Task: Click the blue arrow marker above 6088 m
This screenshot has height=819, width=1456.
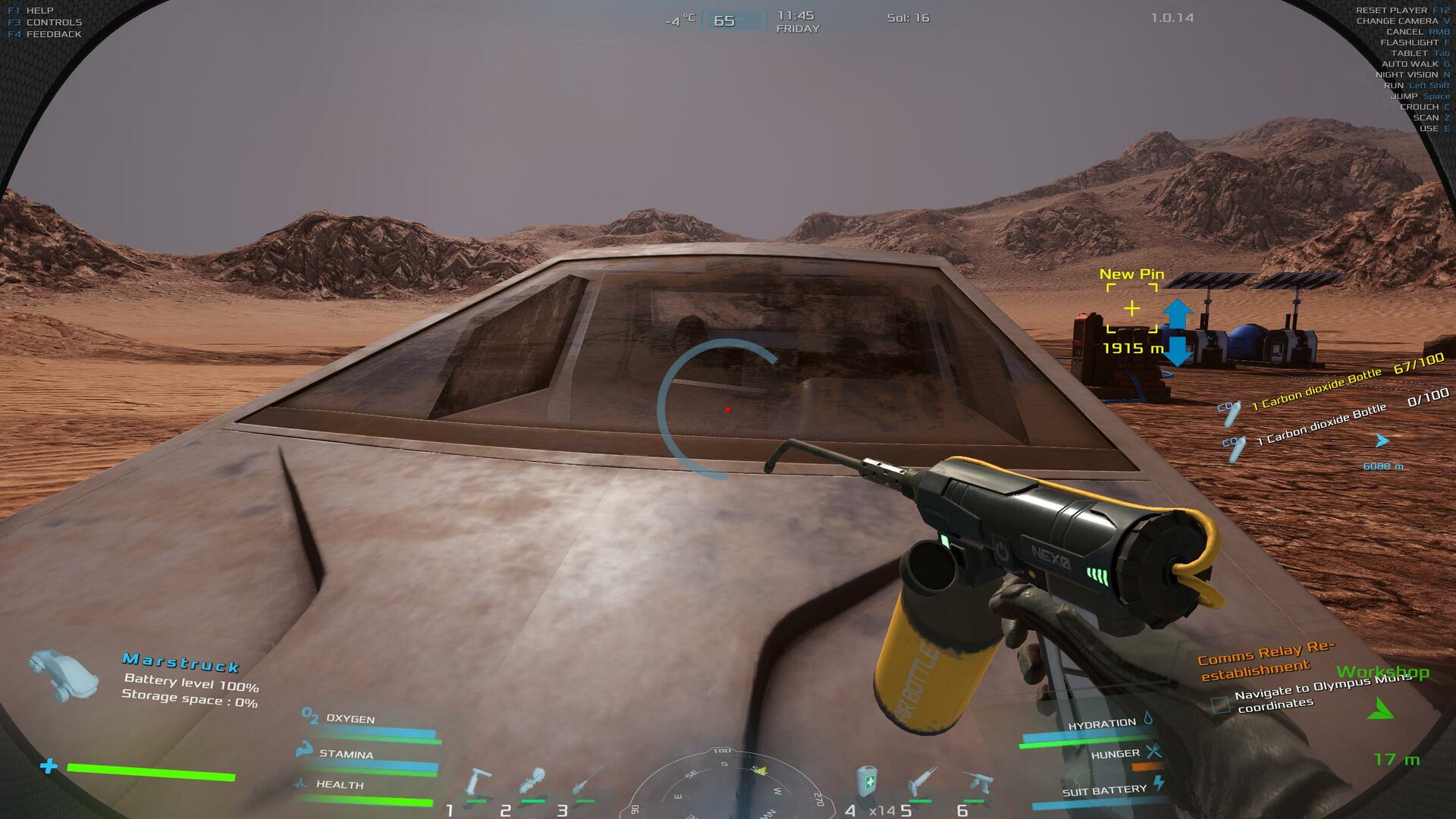Action: tap(1382, 441)
